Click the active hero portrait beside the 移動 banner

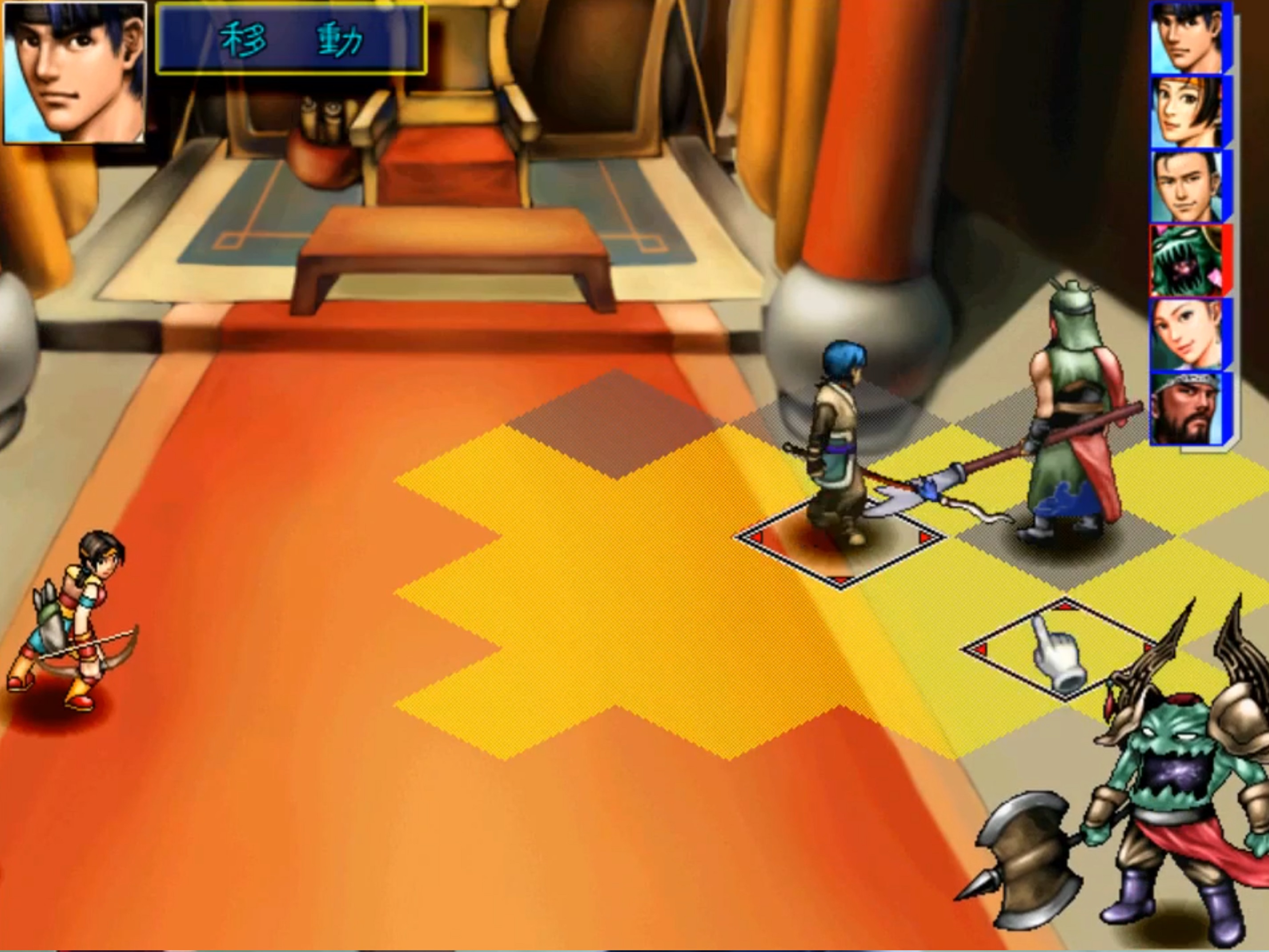(x=75, y=72)
